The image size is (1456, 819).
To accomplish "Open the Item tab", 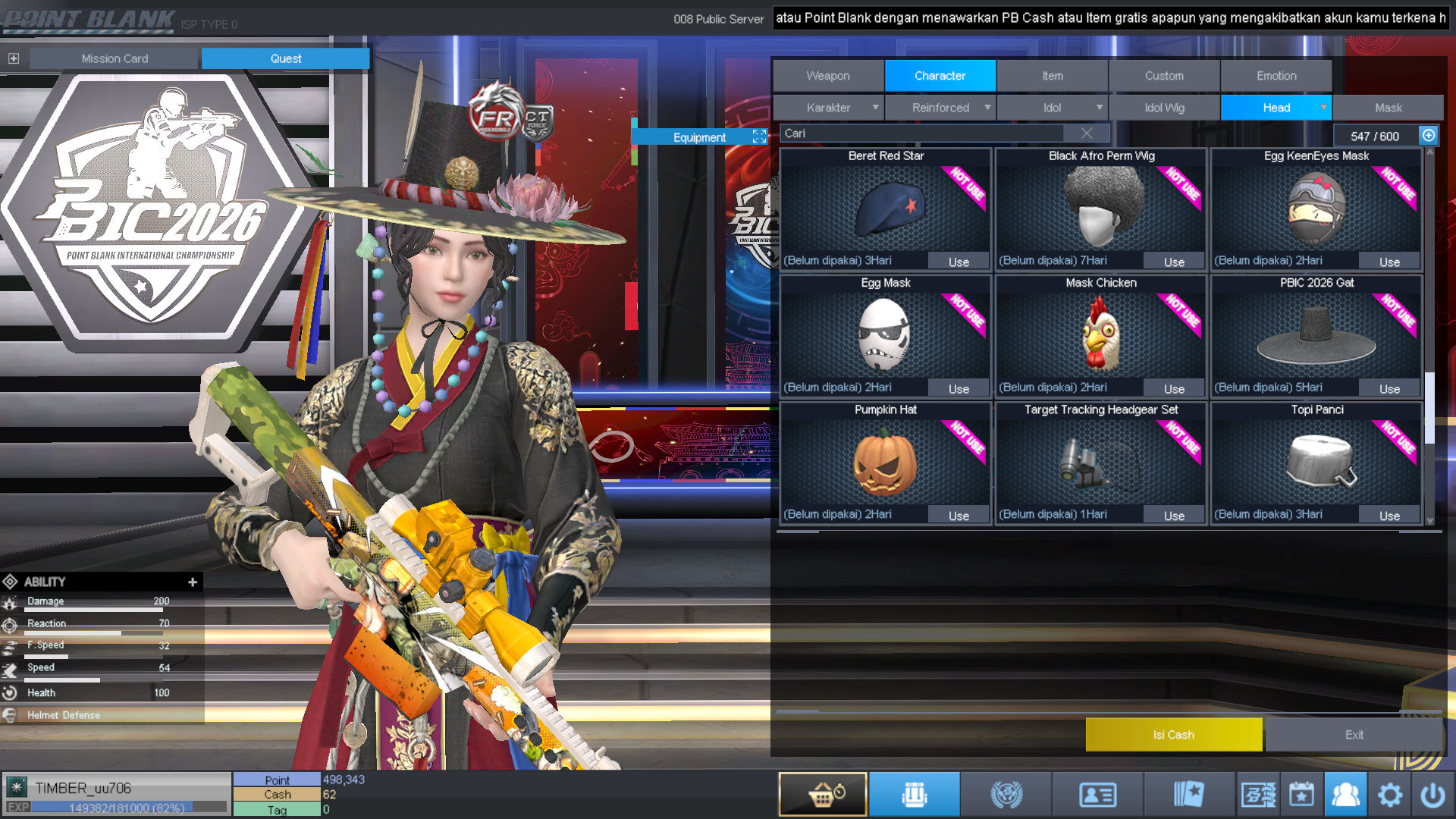I will [1052, 76].
